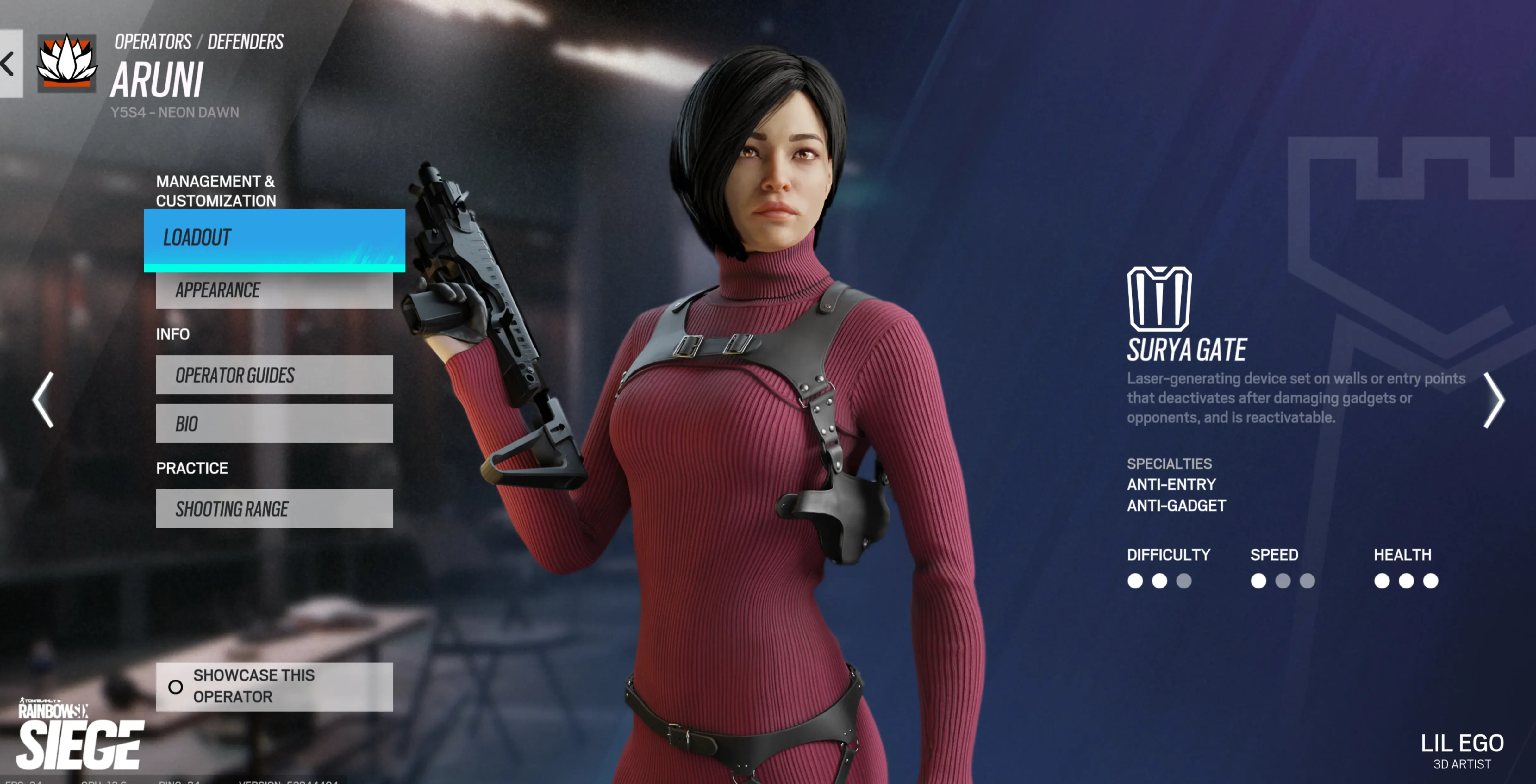Viewport: 1536px width, 784px height.
Task: Click the Defenders breadcrumb link
Action: (x=245, y=42)
